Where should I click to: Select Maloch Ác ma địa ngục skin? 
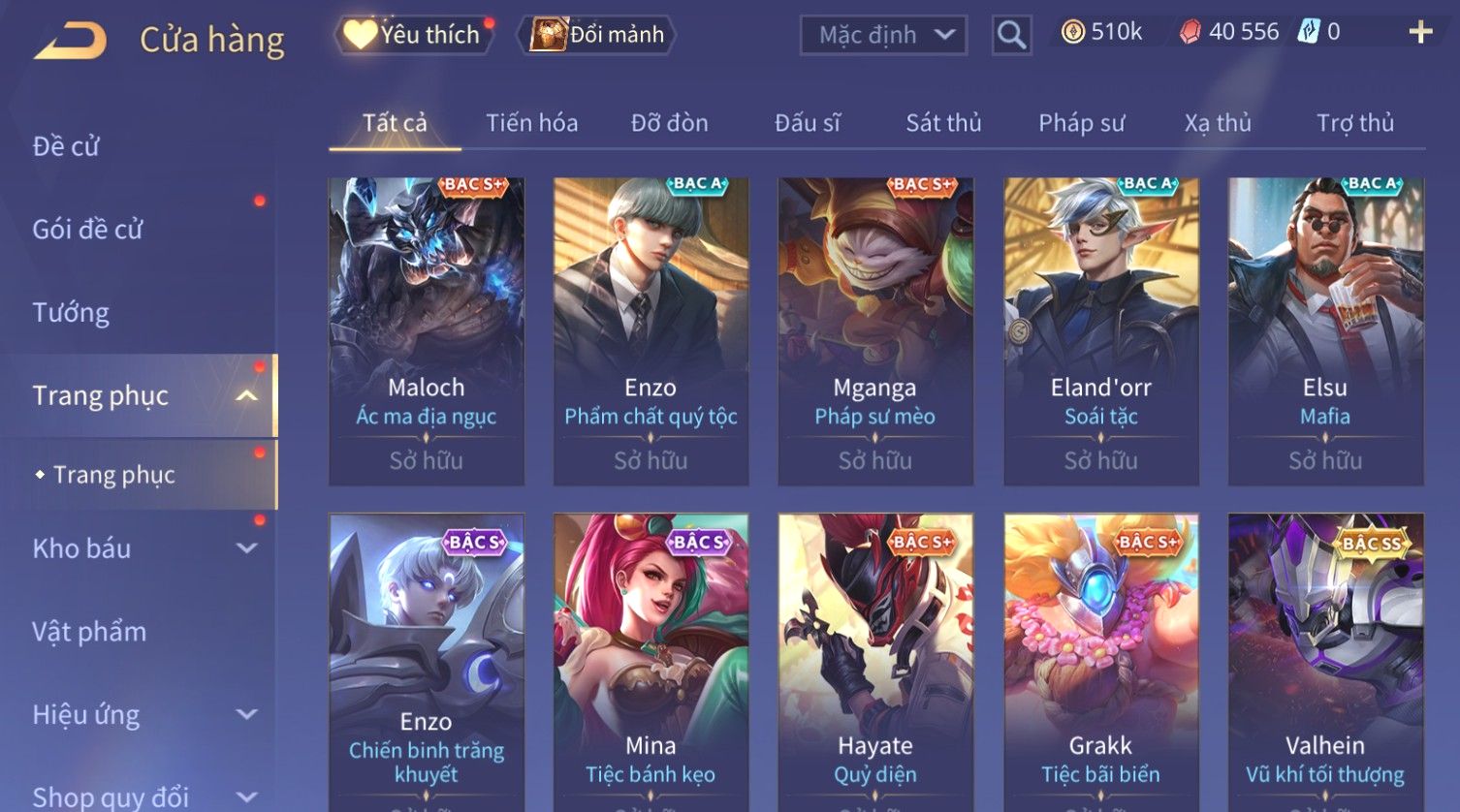pyautogui.click(x=427, y=329)
